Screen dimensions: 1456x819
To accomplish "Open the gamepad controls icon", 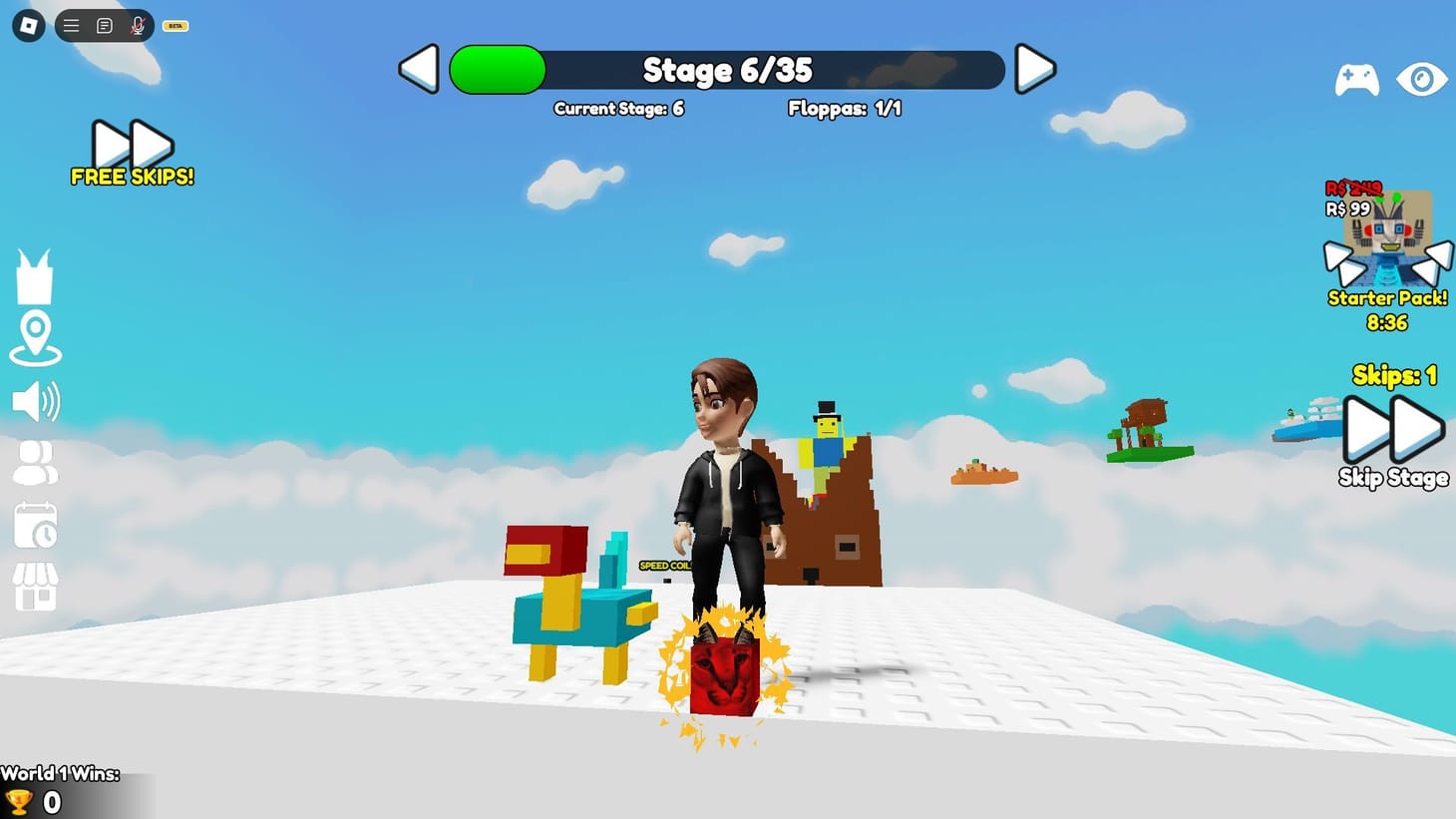I will click(x=1357, y=79).
